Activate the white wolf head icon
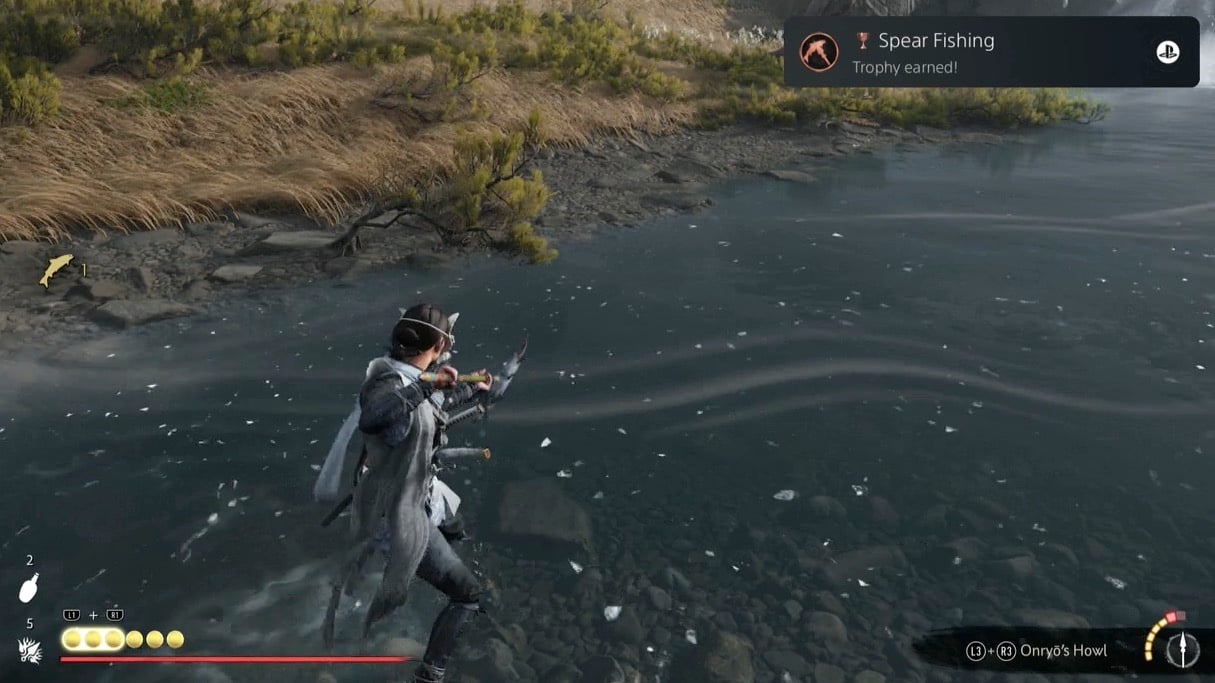 [x=30, y=651]
